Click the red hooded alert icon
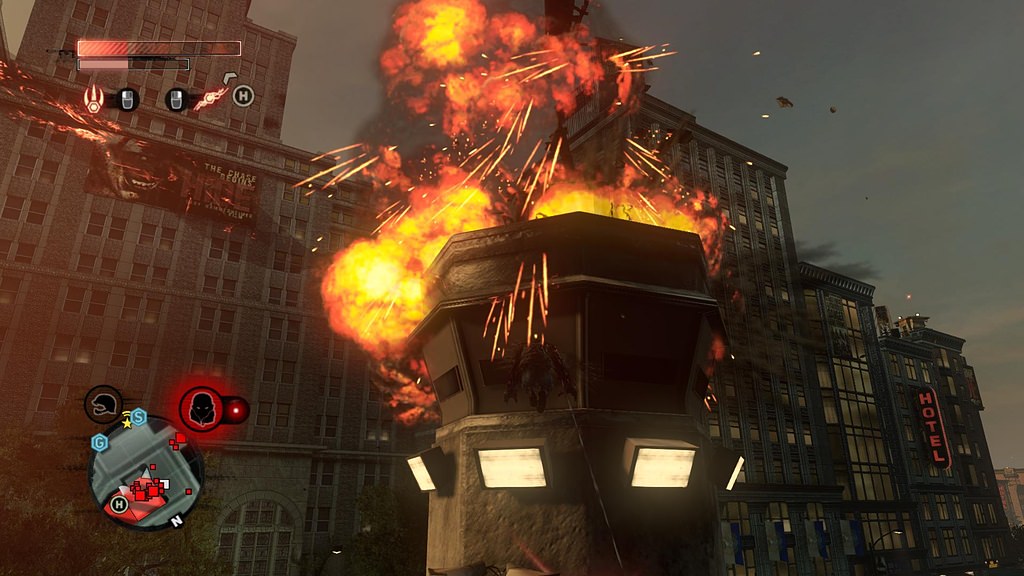Image resolution: width=1024 pixels, height=576 pixels. [202, 409]
